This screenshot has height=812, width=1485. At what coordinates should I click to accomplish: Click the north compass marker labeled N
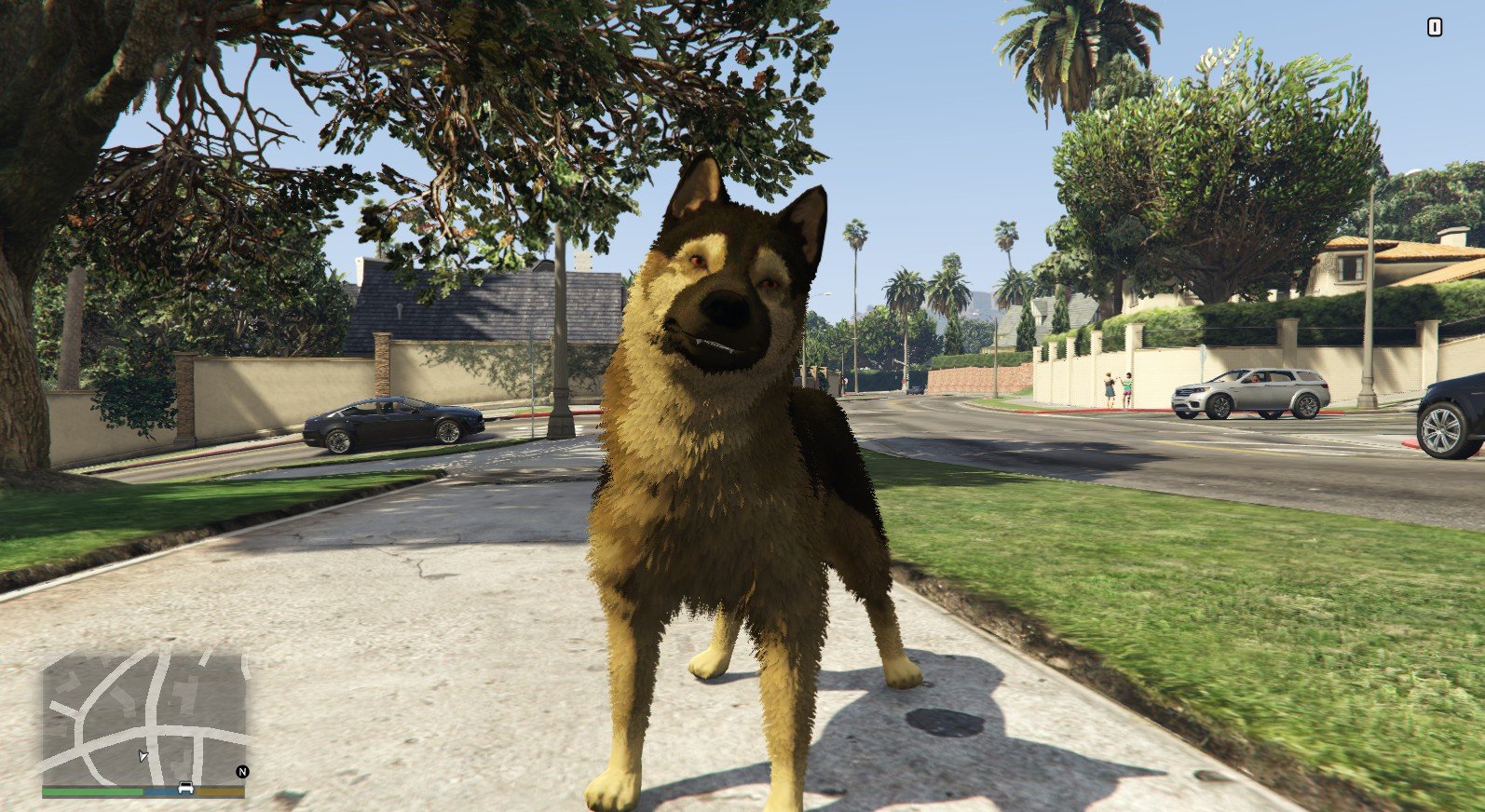[x=242, y=771]
